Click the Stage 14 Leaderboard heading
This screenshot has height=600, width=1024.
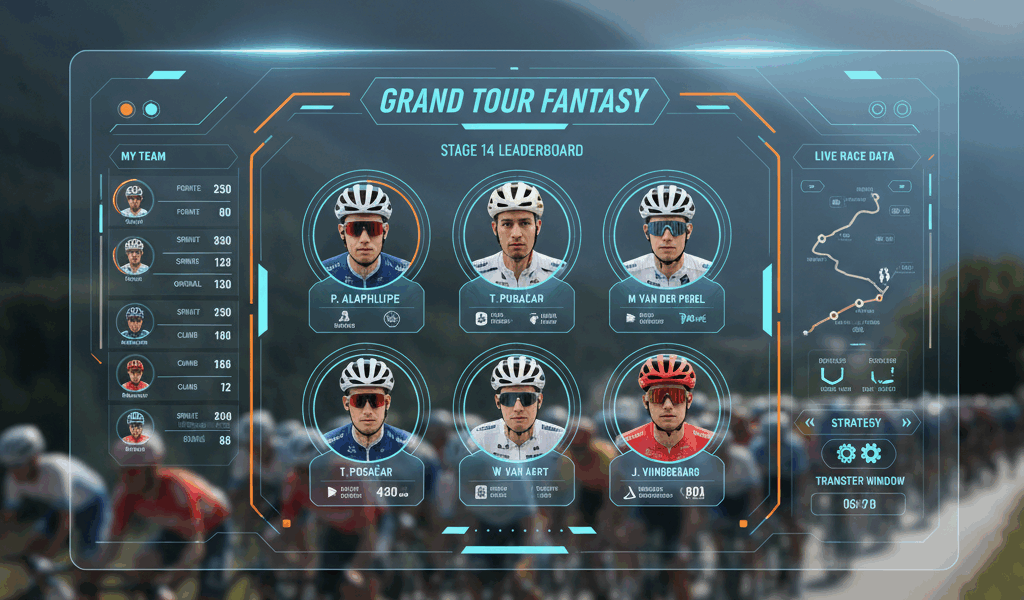[511, 151]
